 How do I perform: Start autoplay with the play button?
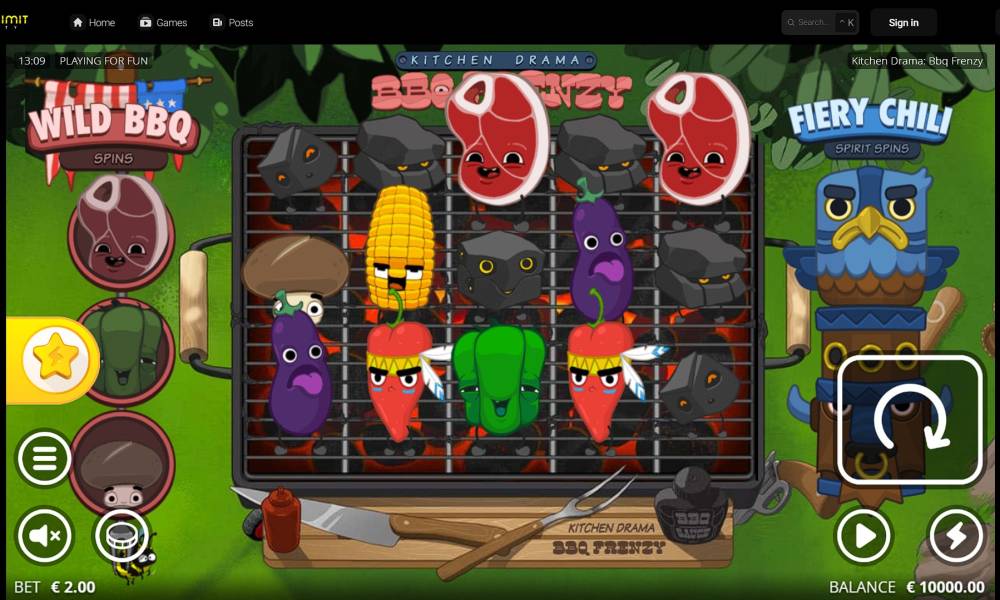(862, 537)
